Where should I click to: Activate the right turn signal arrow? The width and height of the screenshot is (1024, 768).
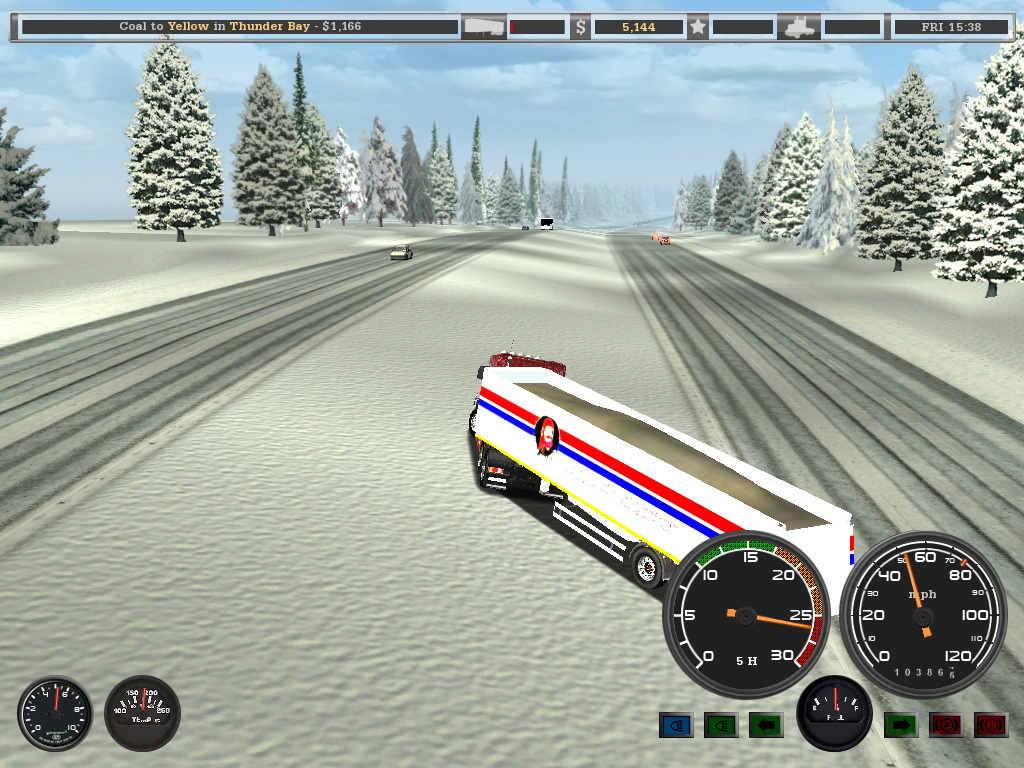tap(901, 724)
